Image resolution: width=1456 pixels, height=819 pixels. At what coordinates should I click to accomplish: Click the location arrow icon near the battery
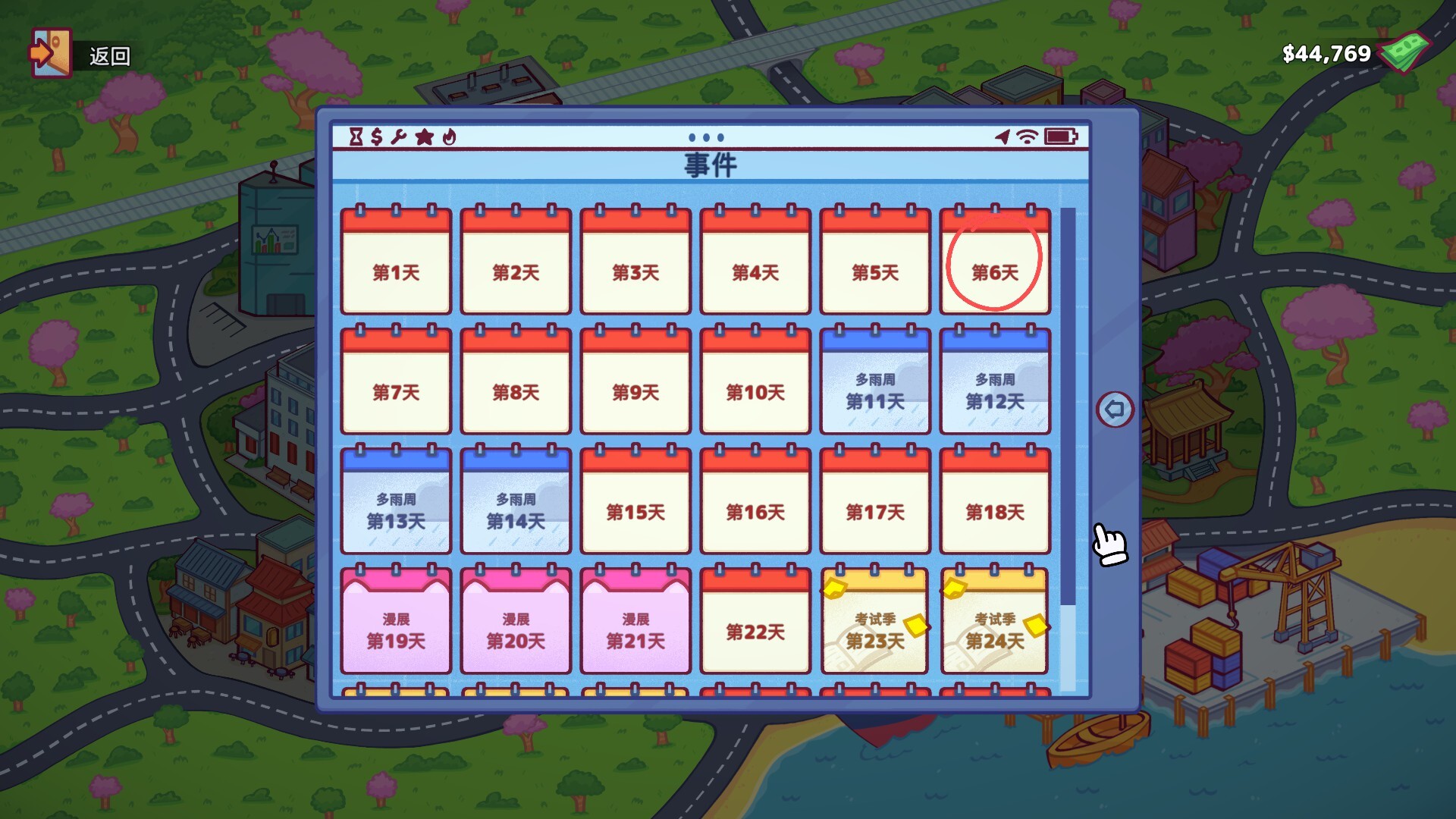pos(1003,136)
